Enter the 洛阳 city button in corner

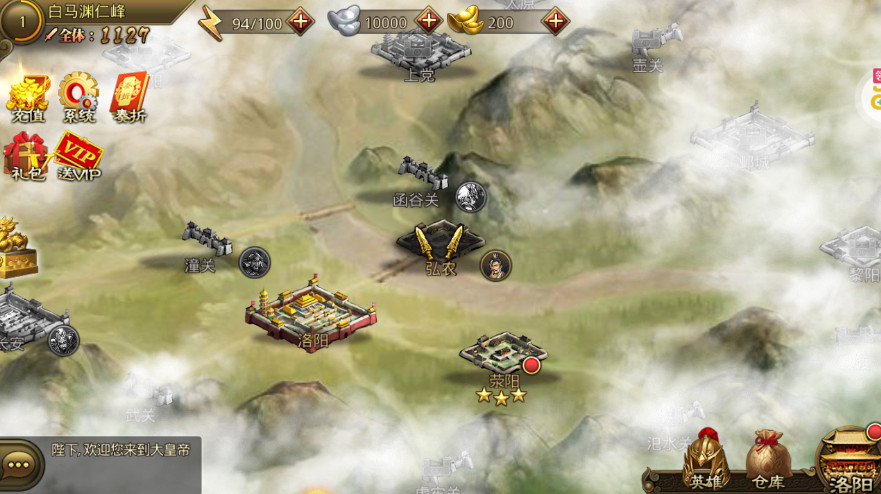[850, 460]
